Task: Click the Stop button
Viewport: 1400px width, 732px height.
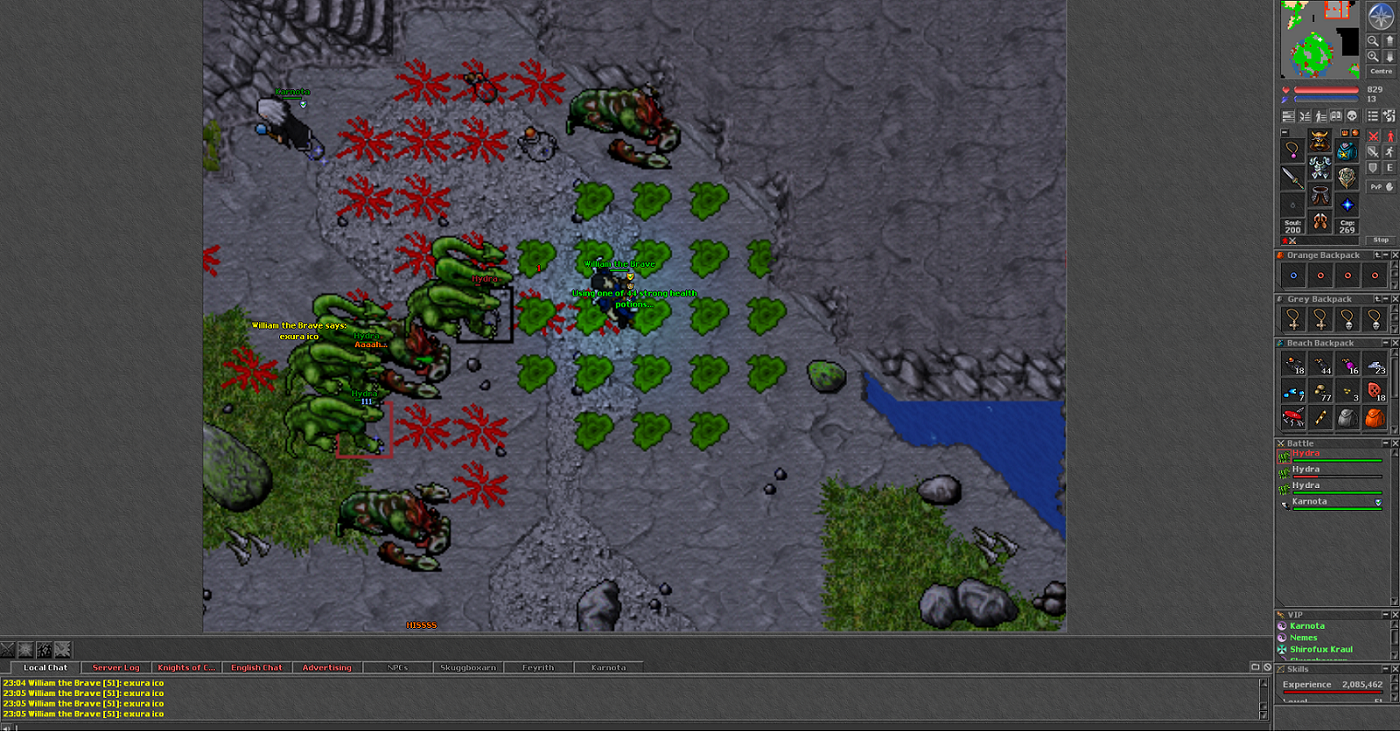Action: pyautogui.click(x=1381, y=240)
